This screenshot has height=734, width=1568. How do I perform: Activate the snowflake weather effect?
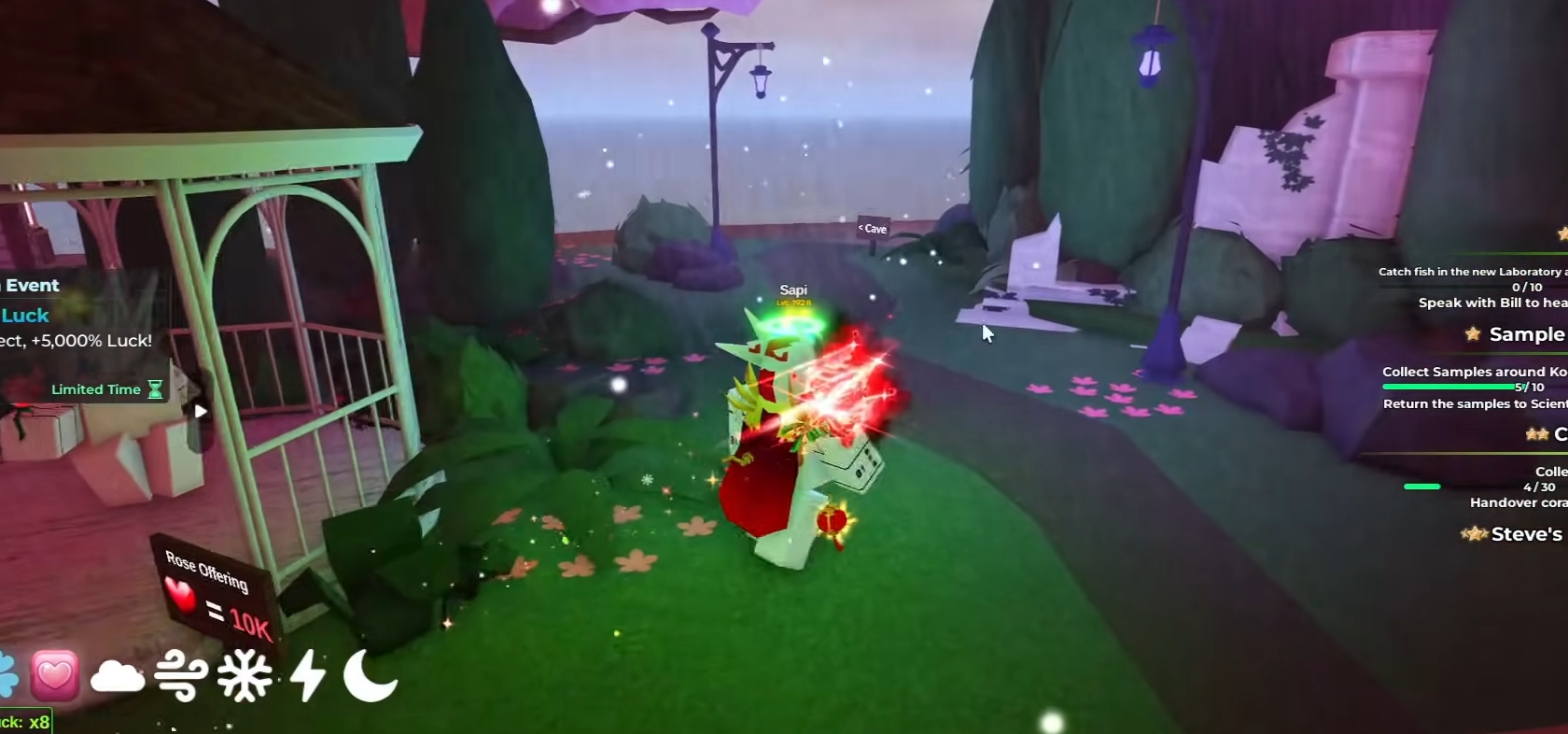(243, 675)
